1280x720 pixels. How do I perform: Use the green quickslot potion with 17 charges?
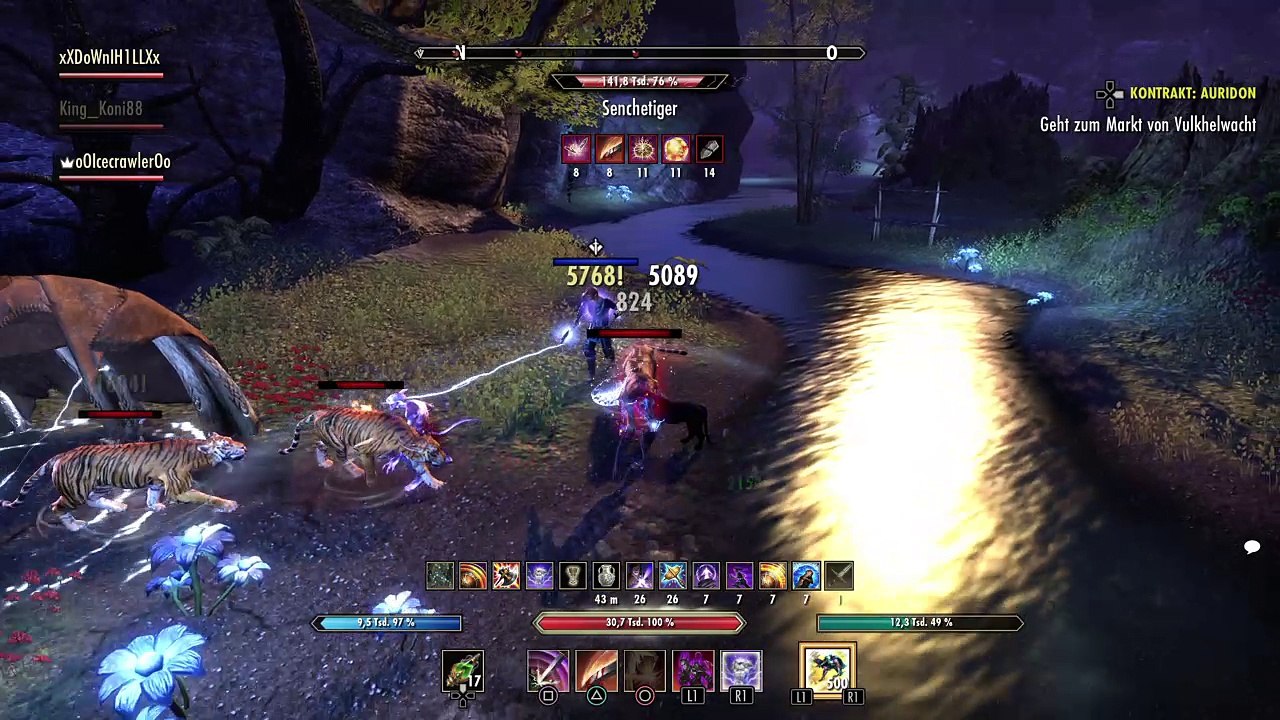462,670
